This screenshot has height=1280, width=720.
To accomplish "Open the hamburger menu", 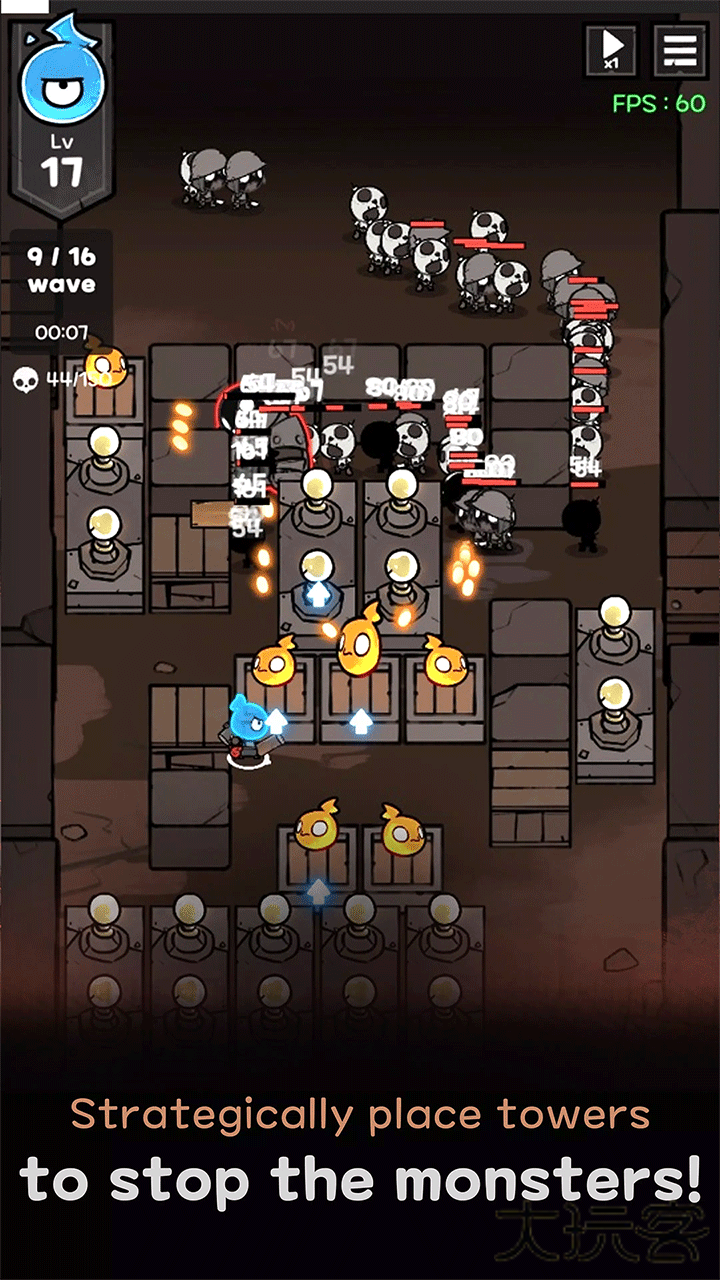I will click(680, 49).
